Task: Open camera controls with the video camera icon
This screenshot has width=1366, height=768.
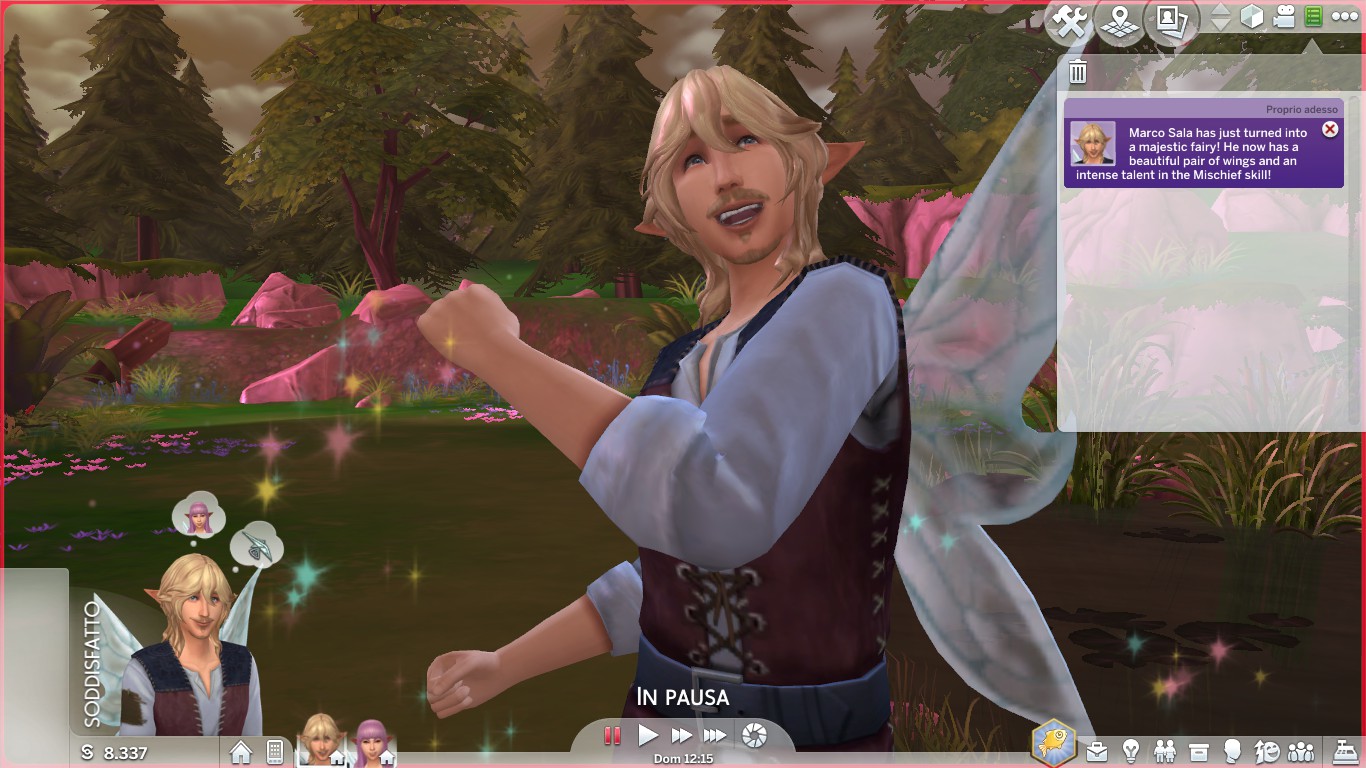Action: point(1284,17)
